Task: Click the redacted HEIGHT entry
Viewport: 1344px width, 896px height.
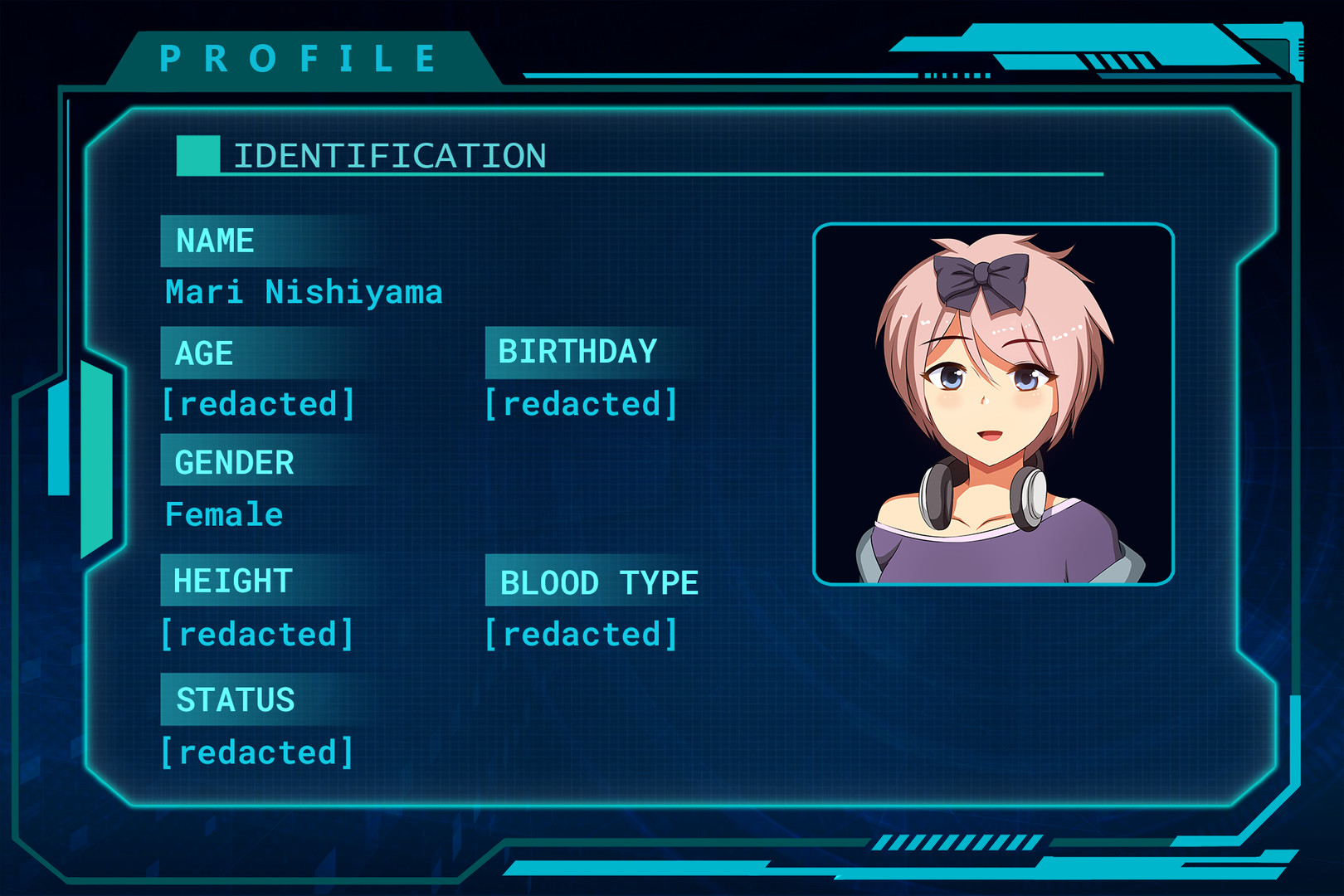Action: (x=259, y=634)
